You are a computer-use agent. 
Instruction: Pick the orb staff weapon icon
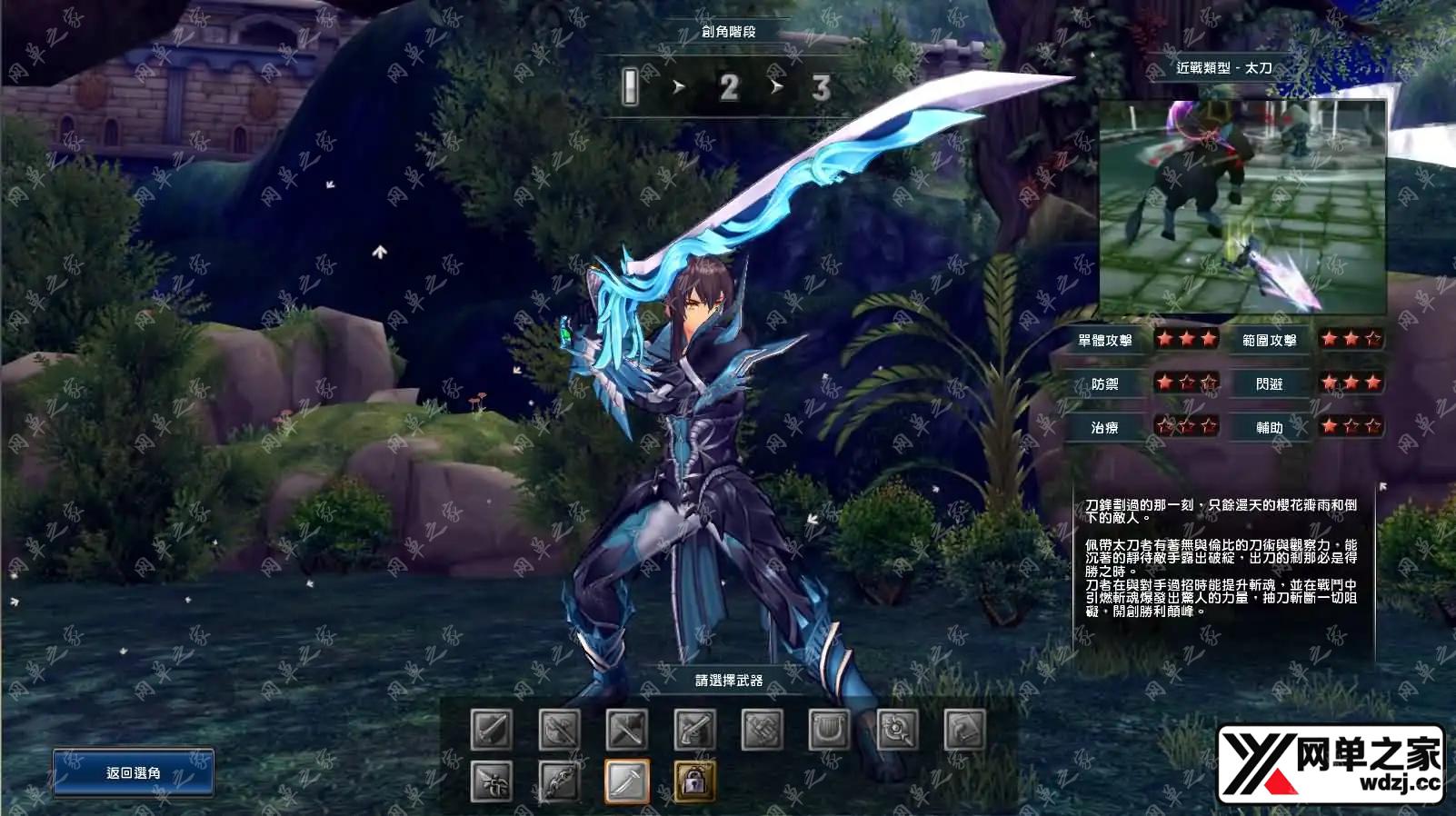tap(898, 729)
